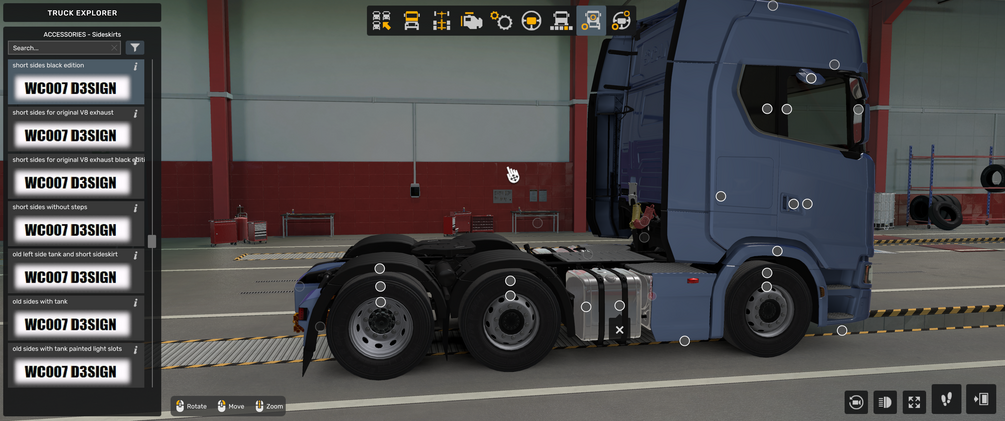1005x421 pixels.
Task: Enter fullscreen view with the arrows icon
Action: pyautogui.click(x=914, y=402)
